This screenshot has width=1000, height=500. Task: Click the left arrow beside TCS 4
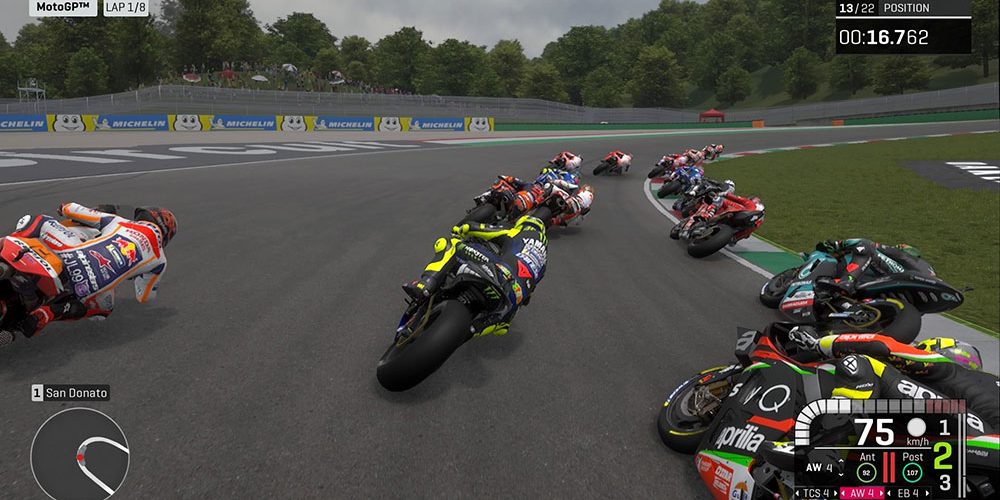click(797, 493)
